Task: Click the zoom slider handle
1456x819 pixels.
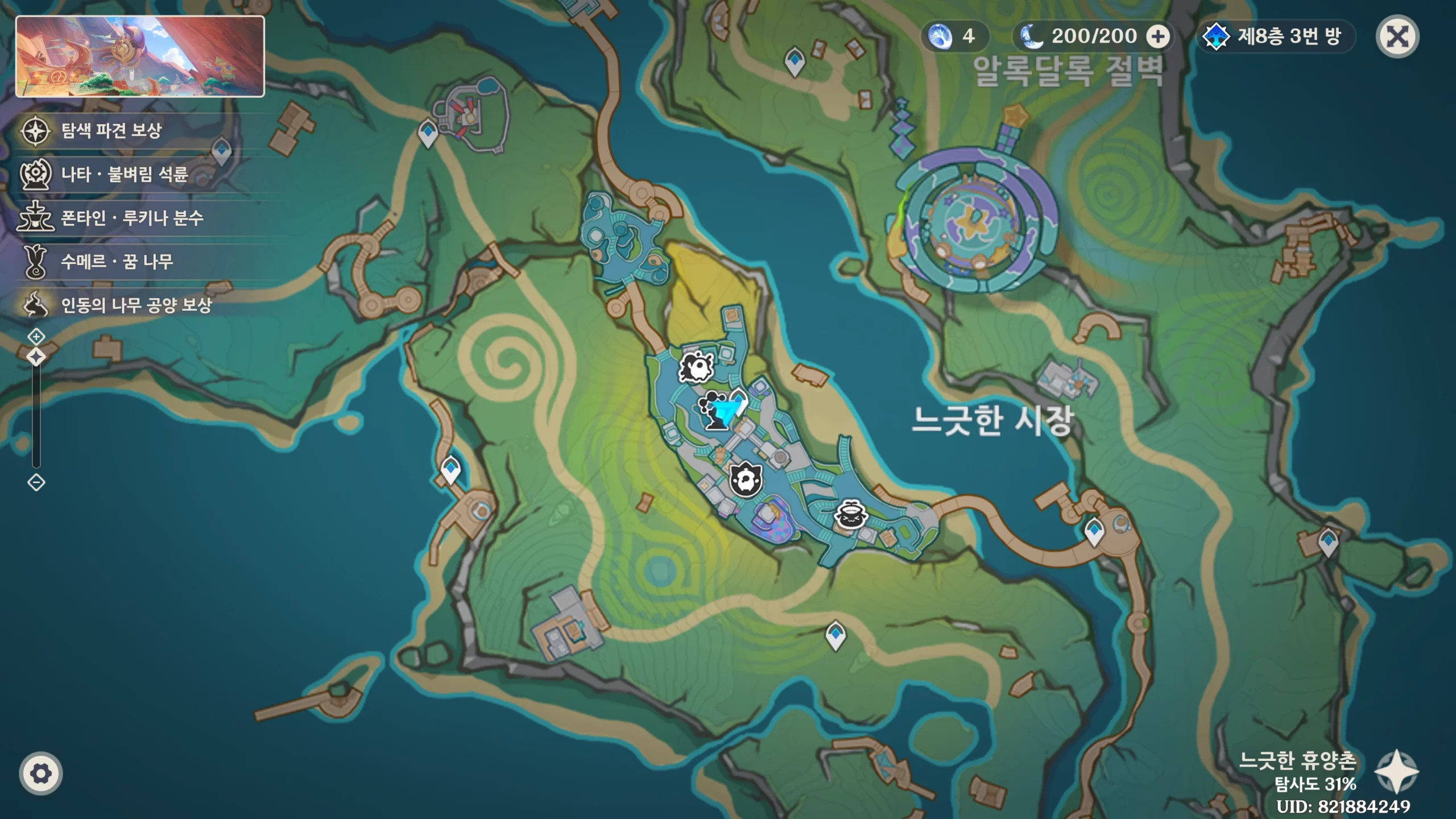Action: [36, 357]
